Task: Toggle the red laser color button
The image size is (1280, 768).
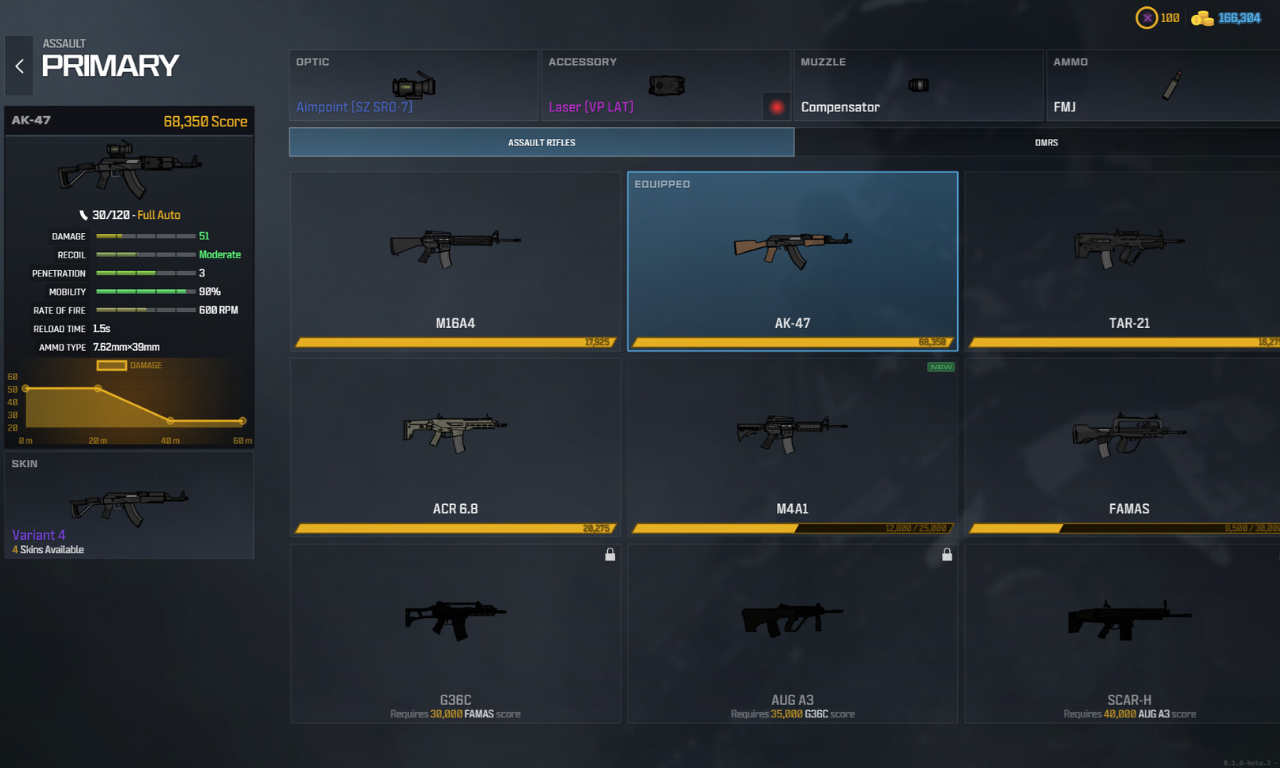Action: tap(776, 106)
